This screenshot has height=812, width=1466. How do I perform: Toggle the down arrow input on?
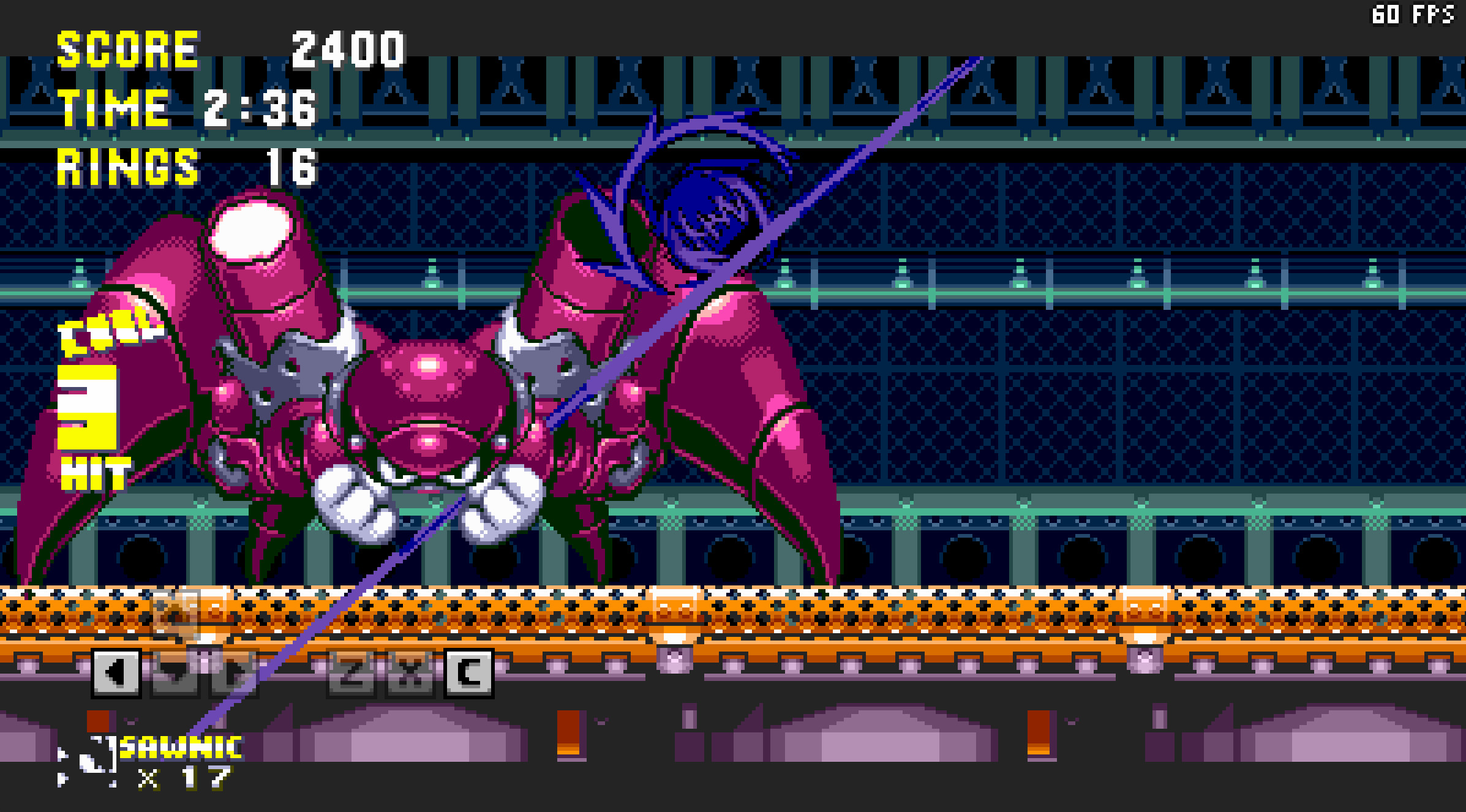[174, 674]
